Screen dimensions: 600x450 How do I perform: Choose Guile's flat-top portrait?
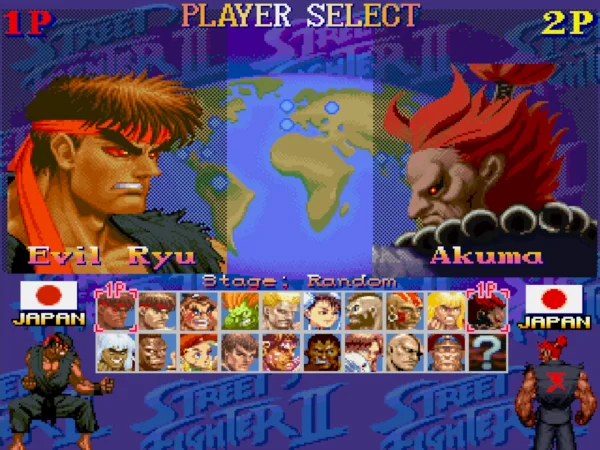click(280, 310)
